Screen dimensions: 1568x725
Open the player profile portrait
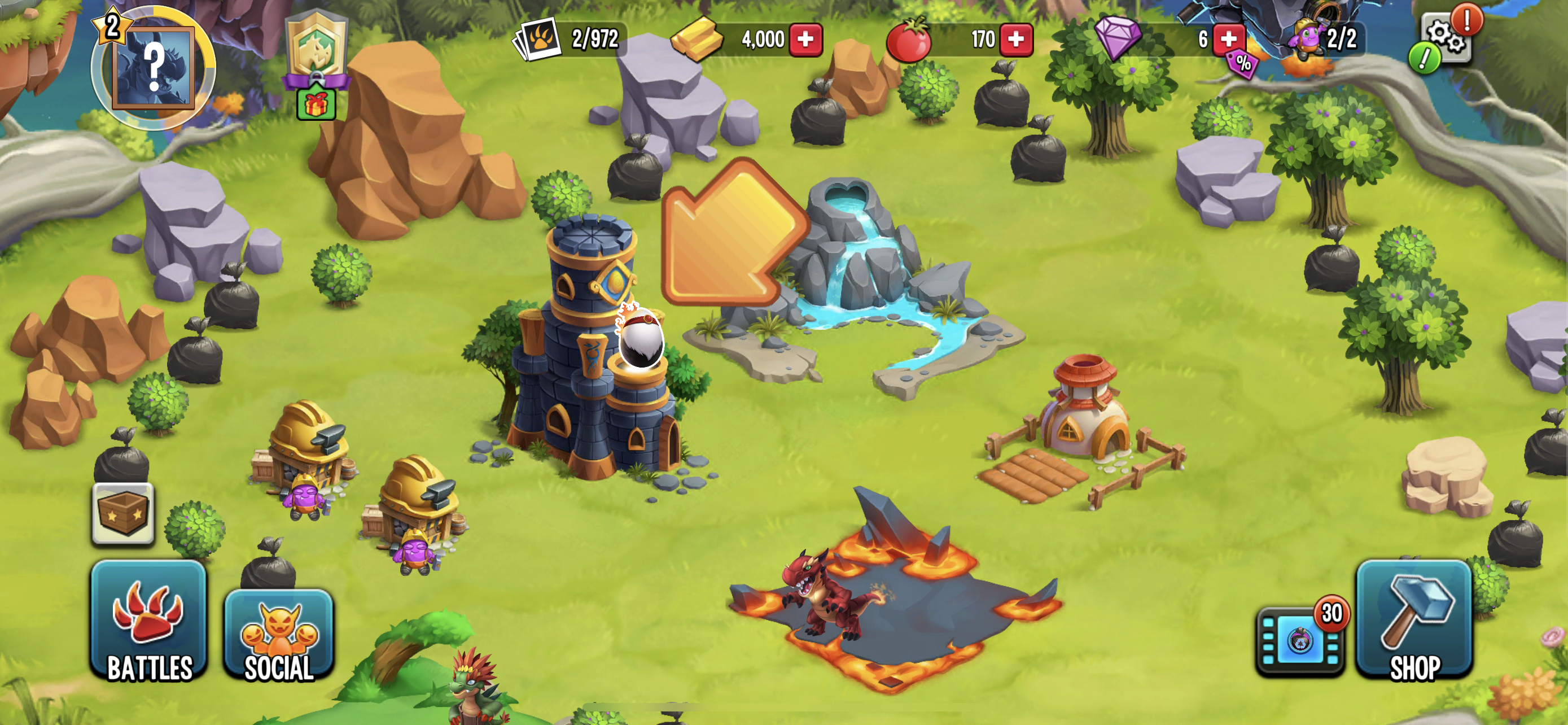[x=153, y=67]
